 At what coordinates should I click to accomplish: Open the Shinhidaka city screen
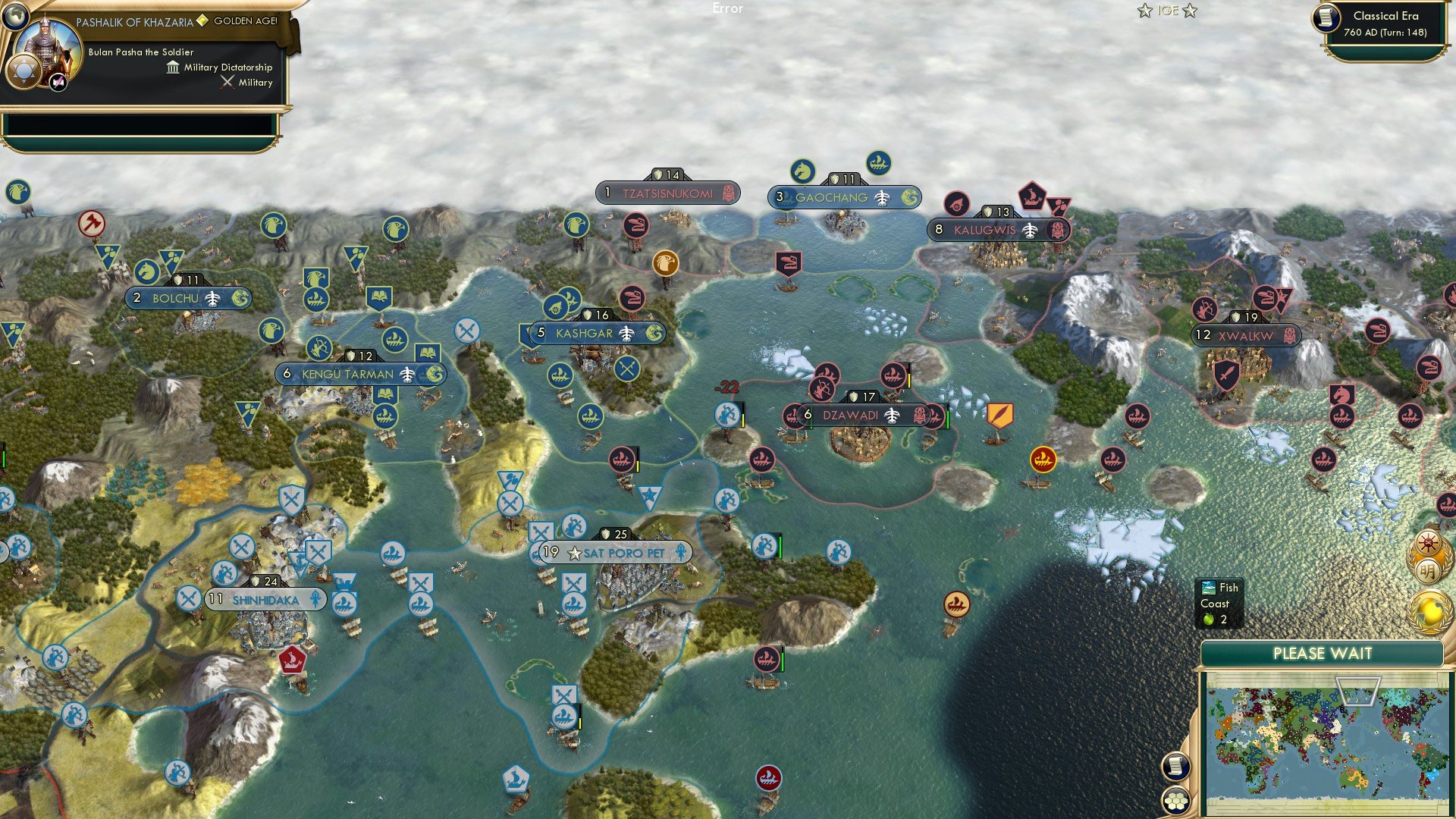[x=265, y=599]
